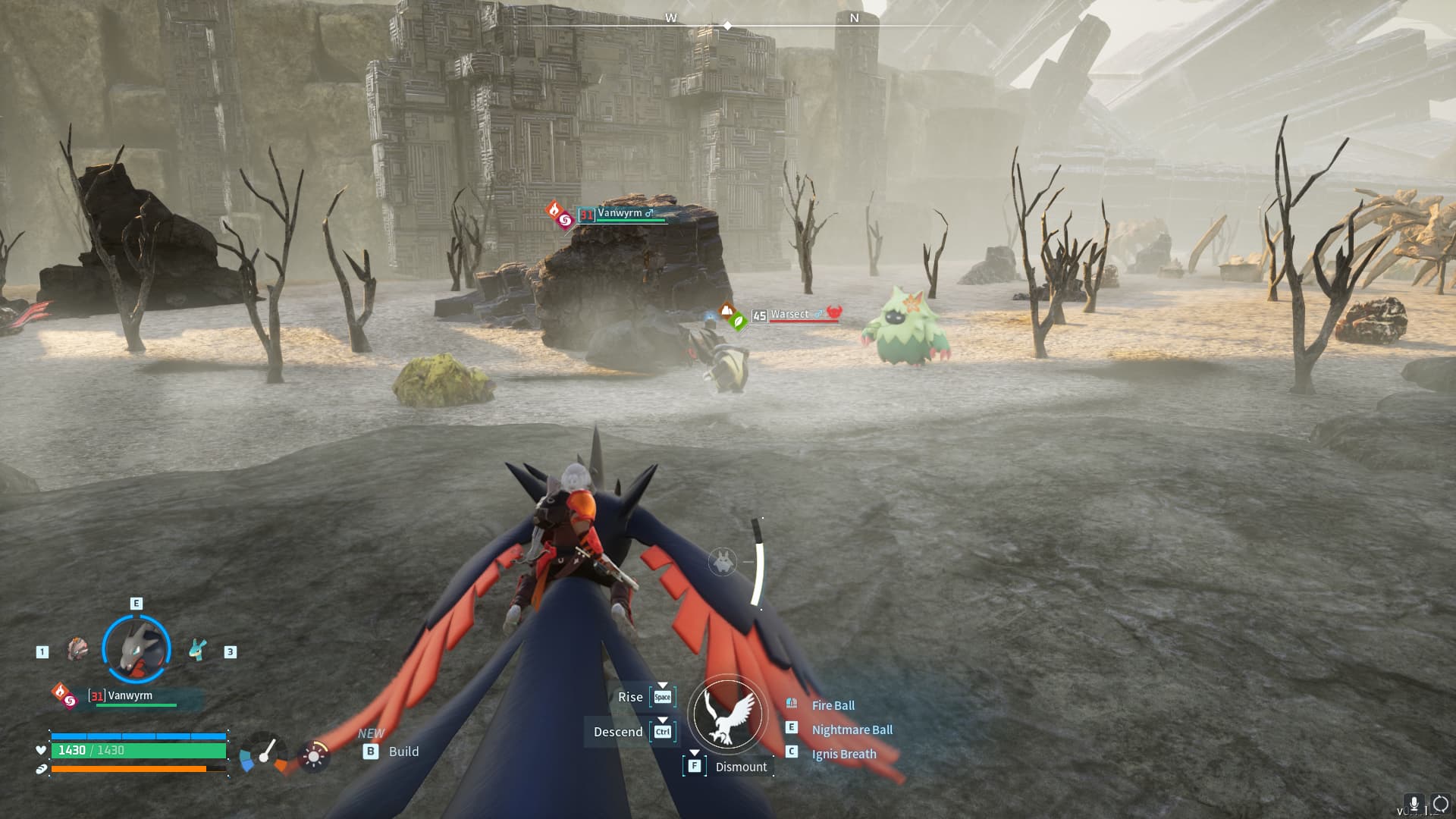Click the Dismount option
1456x819 pixels.
[740, 767]
